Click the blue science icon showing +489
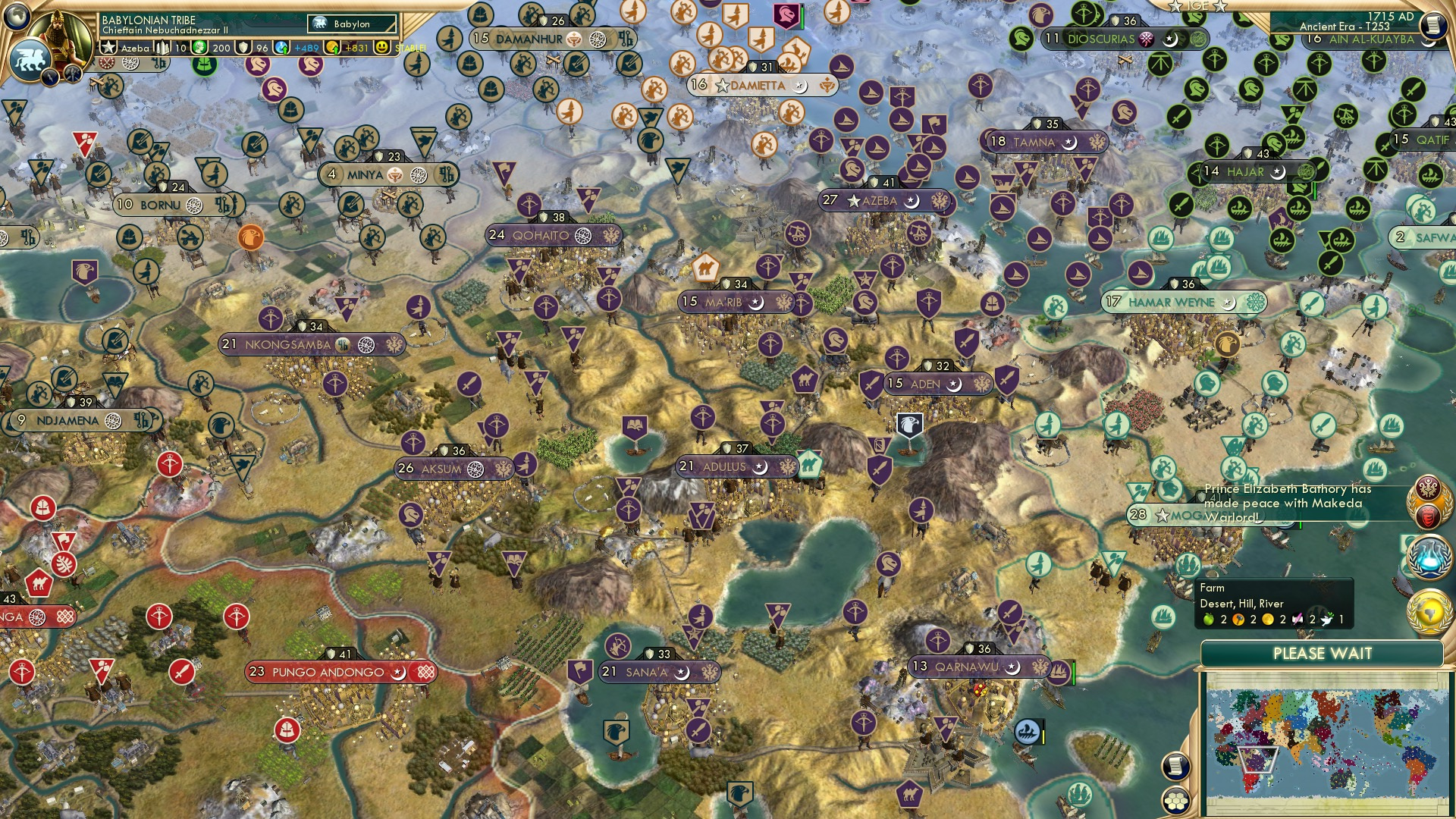The width and height of the screenshot is (1456, 819). [281, 47]
